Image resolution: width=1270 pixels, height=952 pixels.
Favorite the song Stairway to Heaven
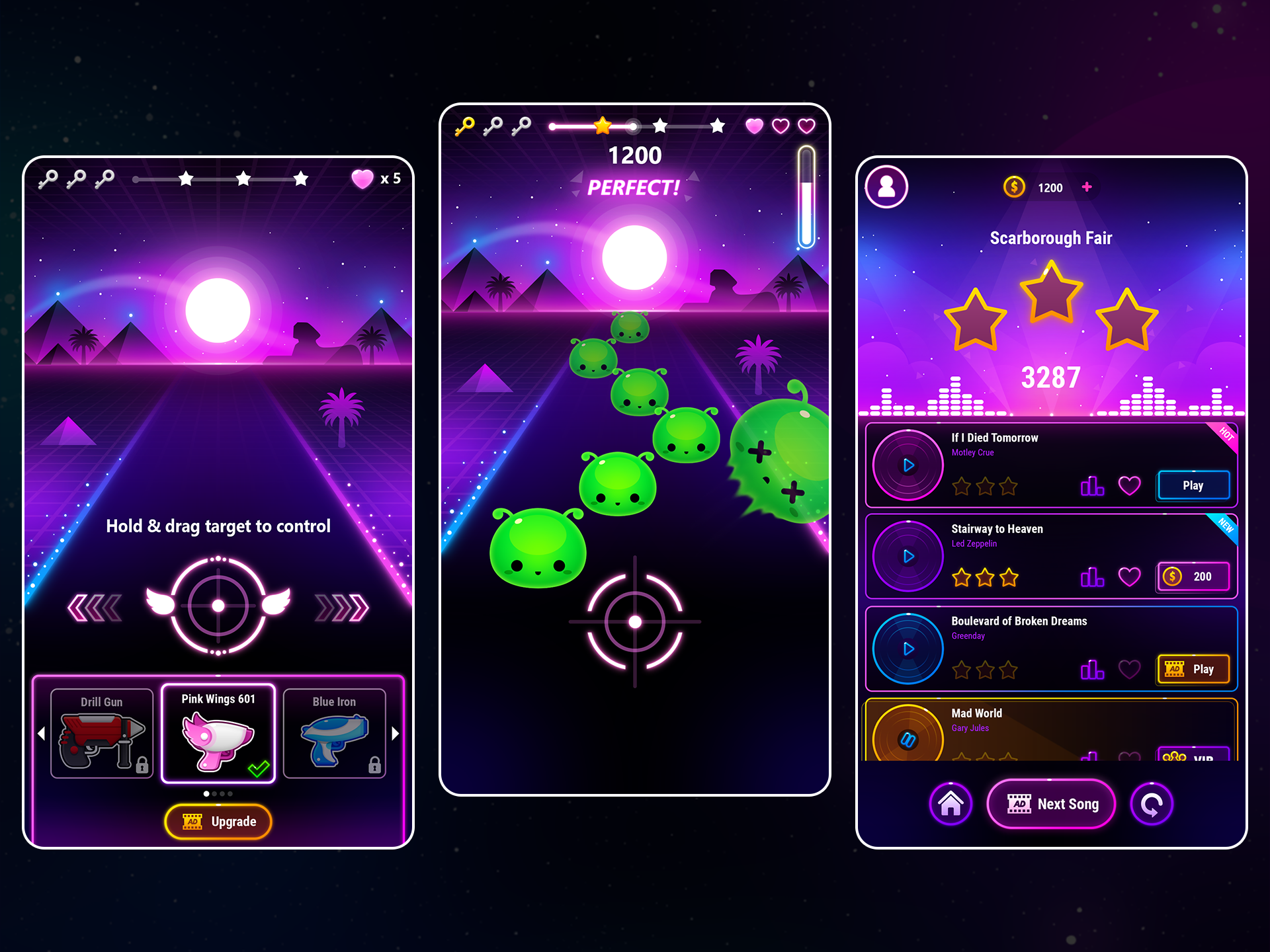point(1131,576)
